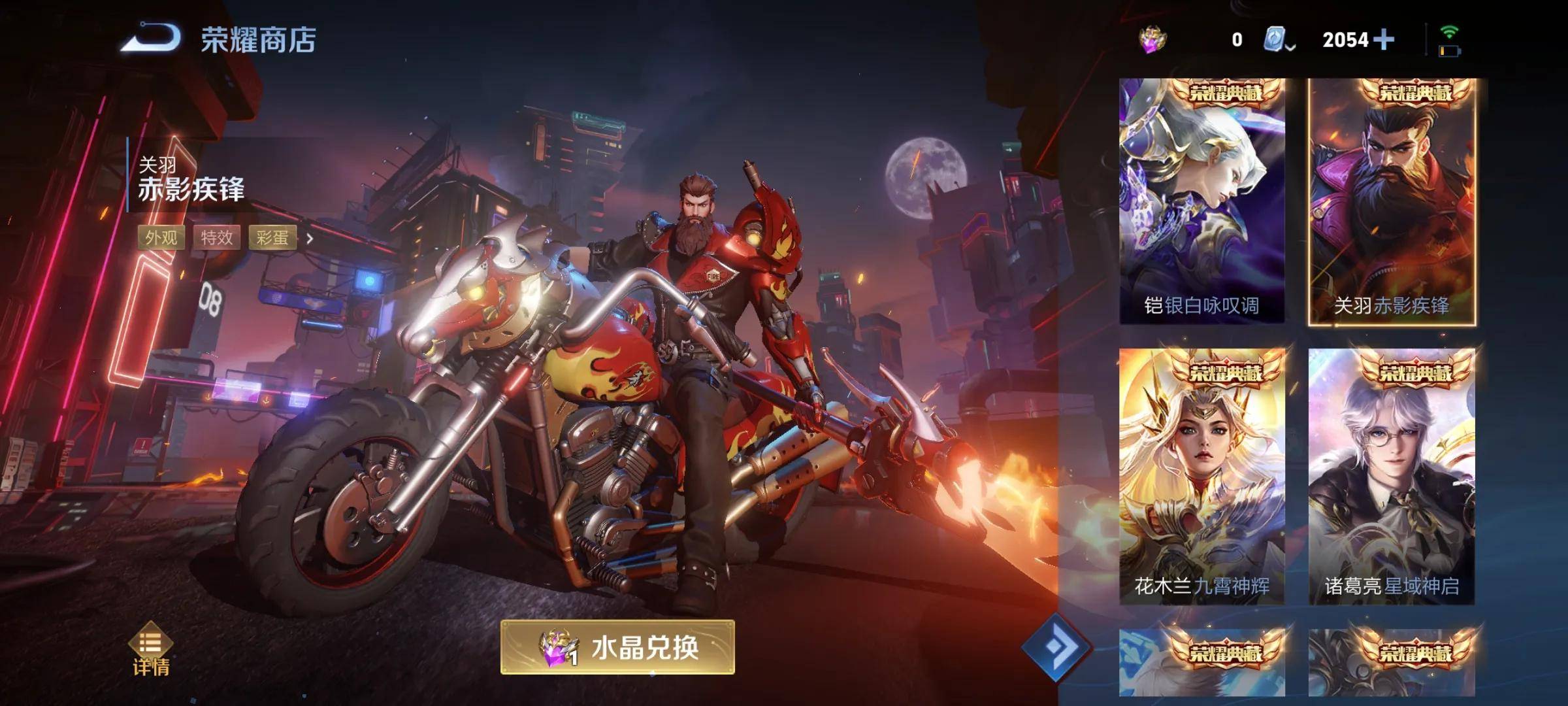Collapse the skin list with blue arrow
1568x706 pixels.
pyautogui.click(x=1056, y=647)
